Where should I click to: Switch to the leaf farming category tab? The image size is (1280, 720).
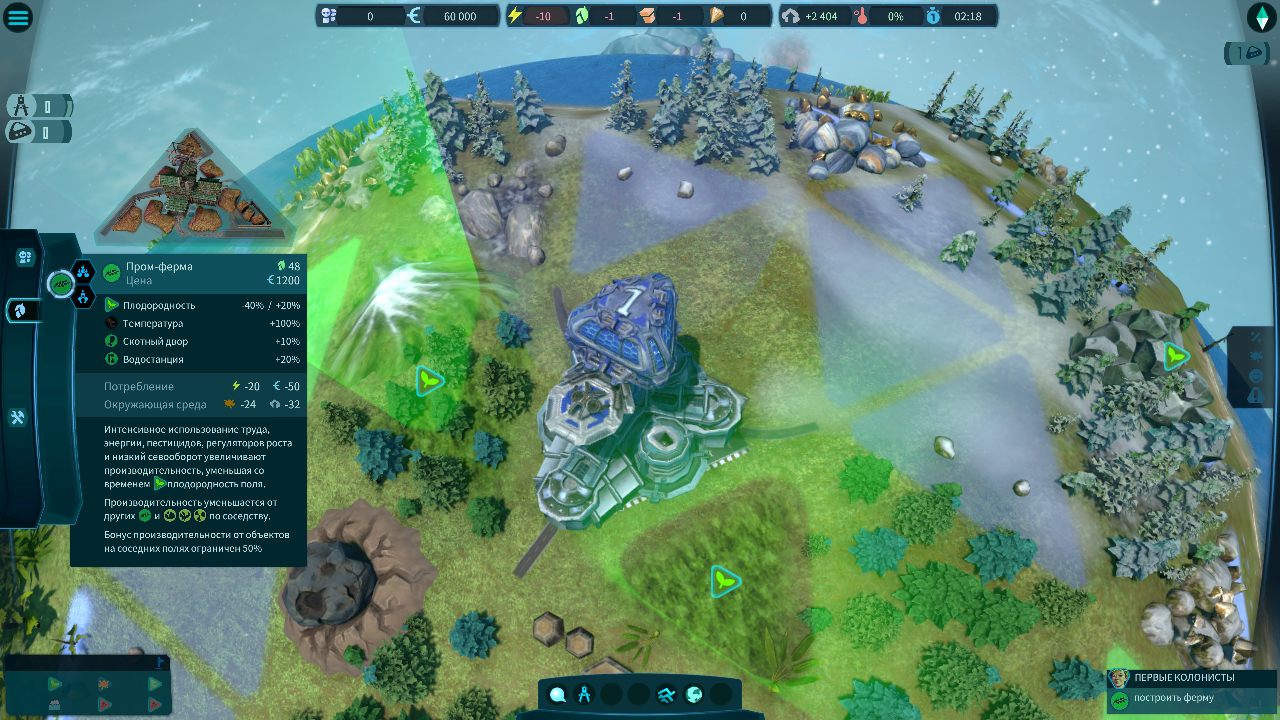23,310
